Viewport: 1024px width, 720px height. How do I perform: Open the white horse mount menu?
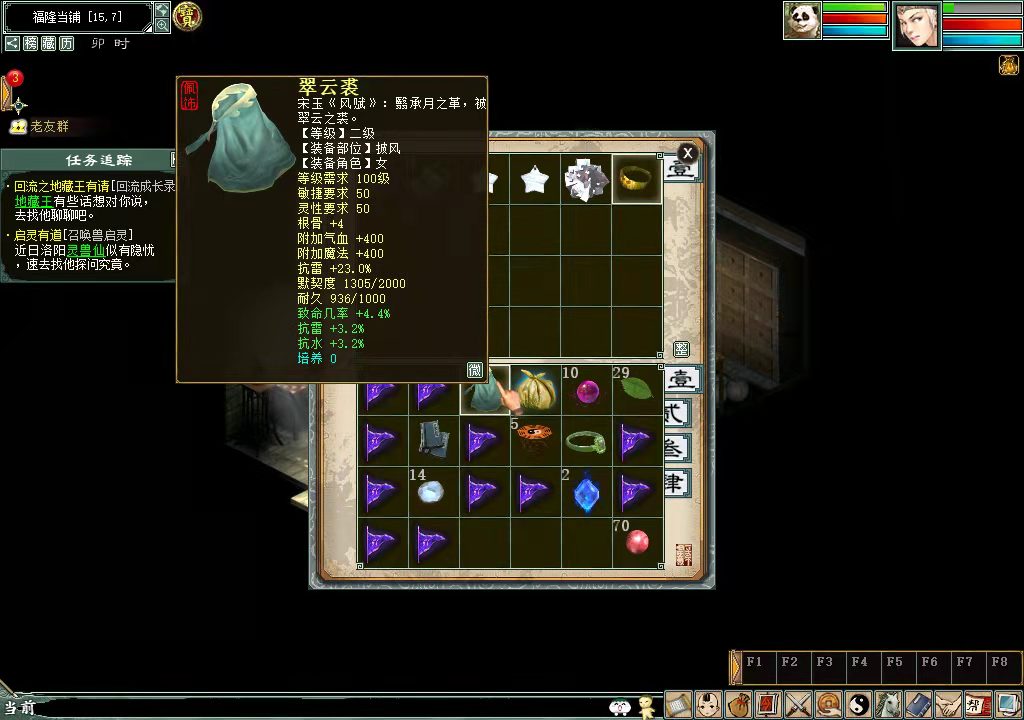coord(888,704)
